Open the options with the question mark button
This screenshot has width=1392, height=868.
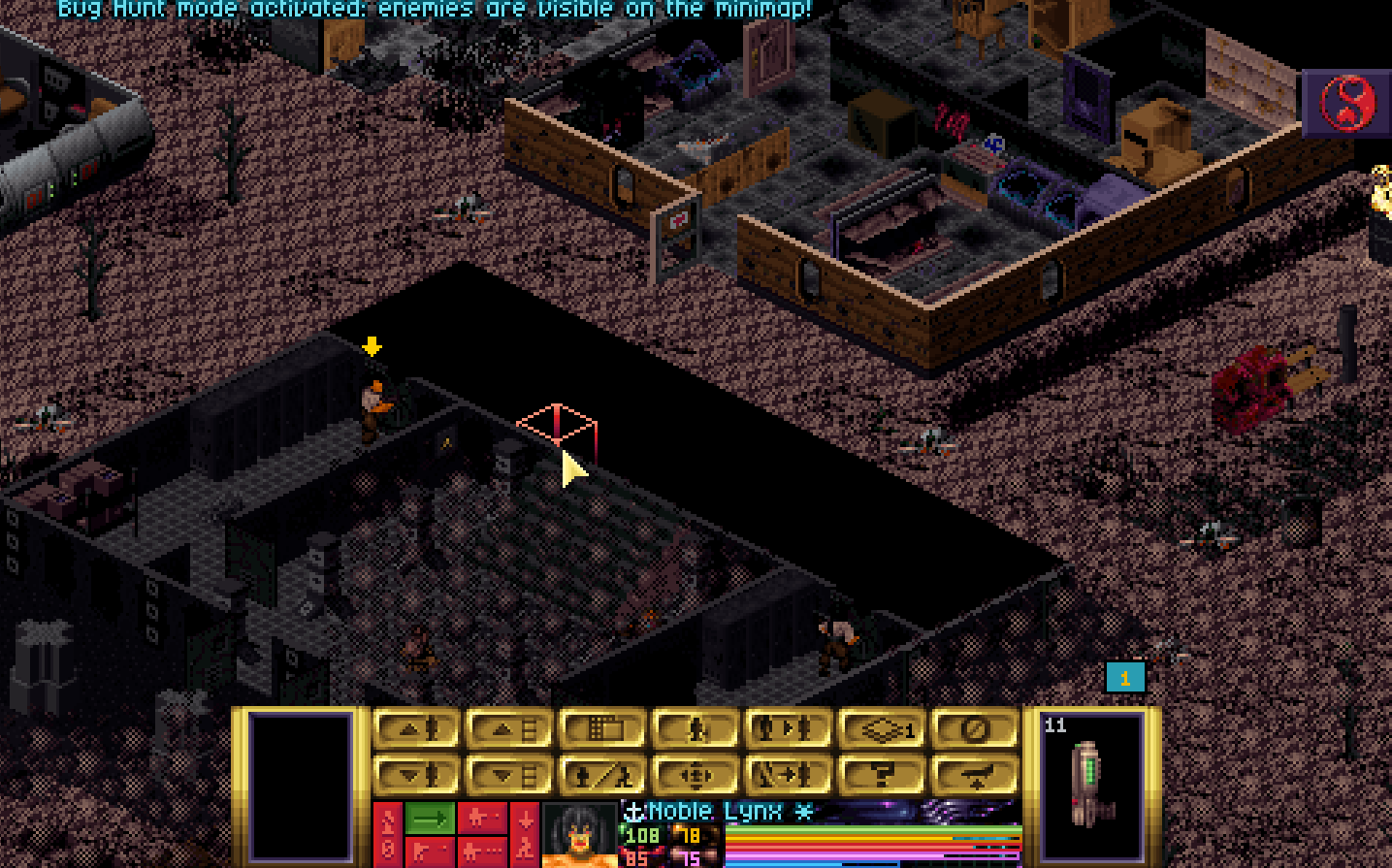pyautogui.click(x=881, y=775)
